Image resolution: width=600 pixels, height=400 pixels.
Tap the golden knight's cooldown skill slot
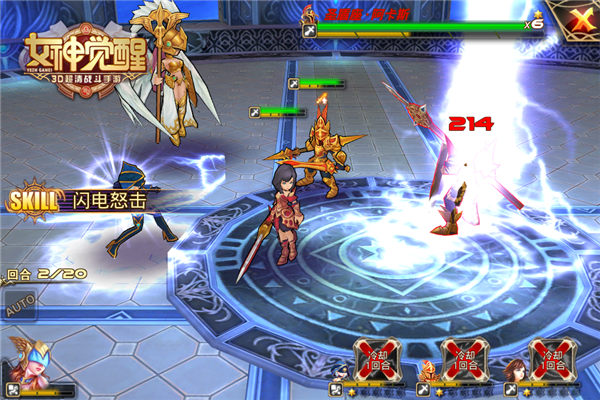(x=465, y=358)
